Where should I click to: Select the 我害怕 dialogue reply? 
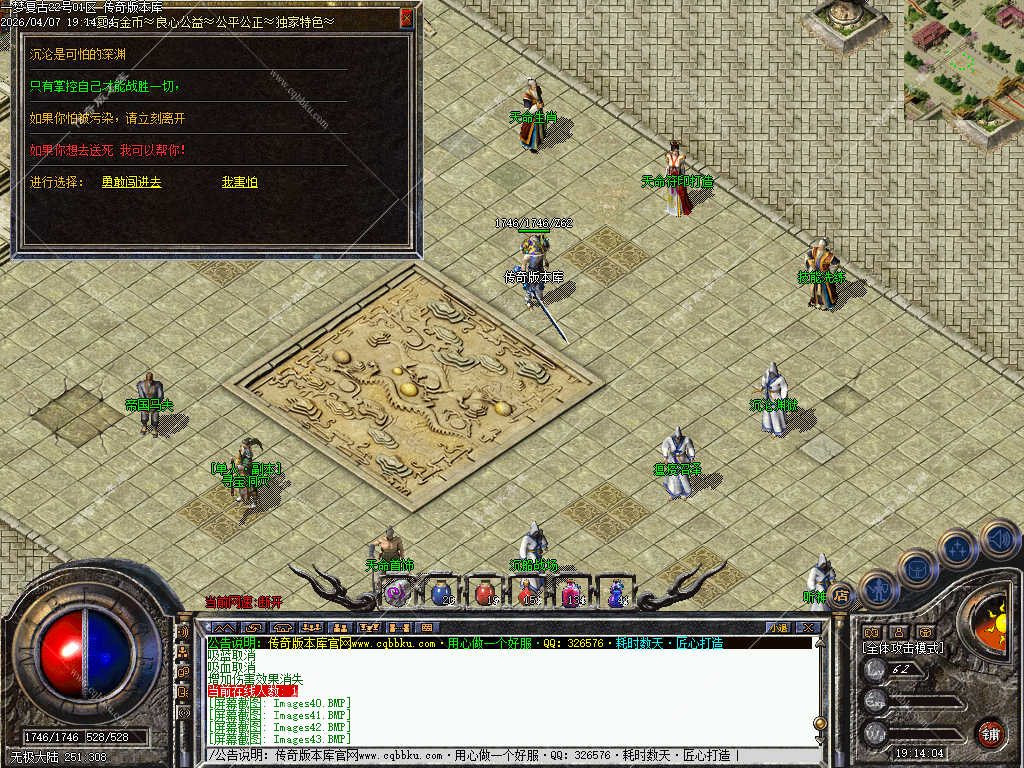239,182
